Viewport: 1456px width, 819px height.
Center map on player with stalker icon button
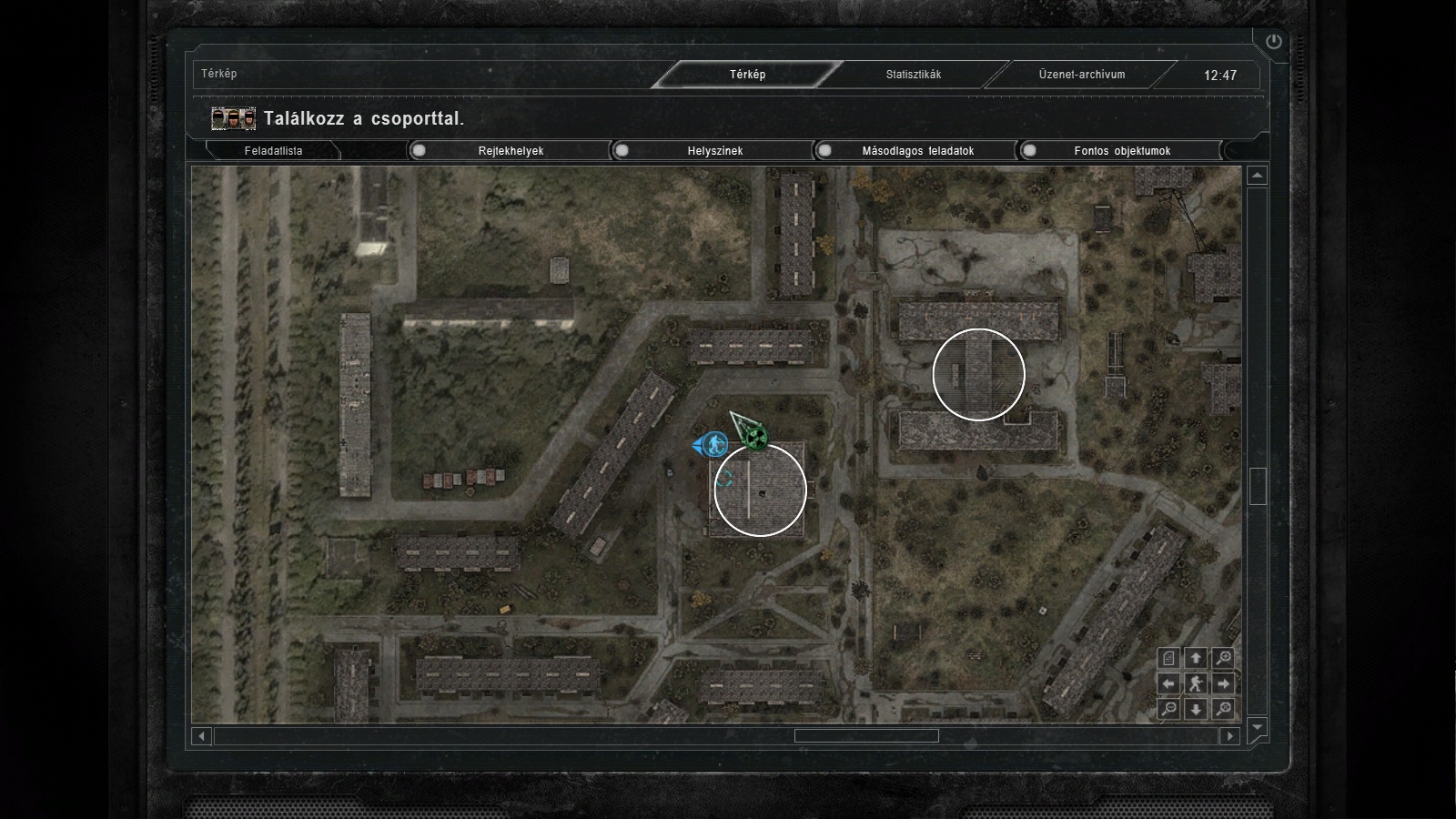(x=1197, y=683)
